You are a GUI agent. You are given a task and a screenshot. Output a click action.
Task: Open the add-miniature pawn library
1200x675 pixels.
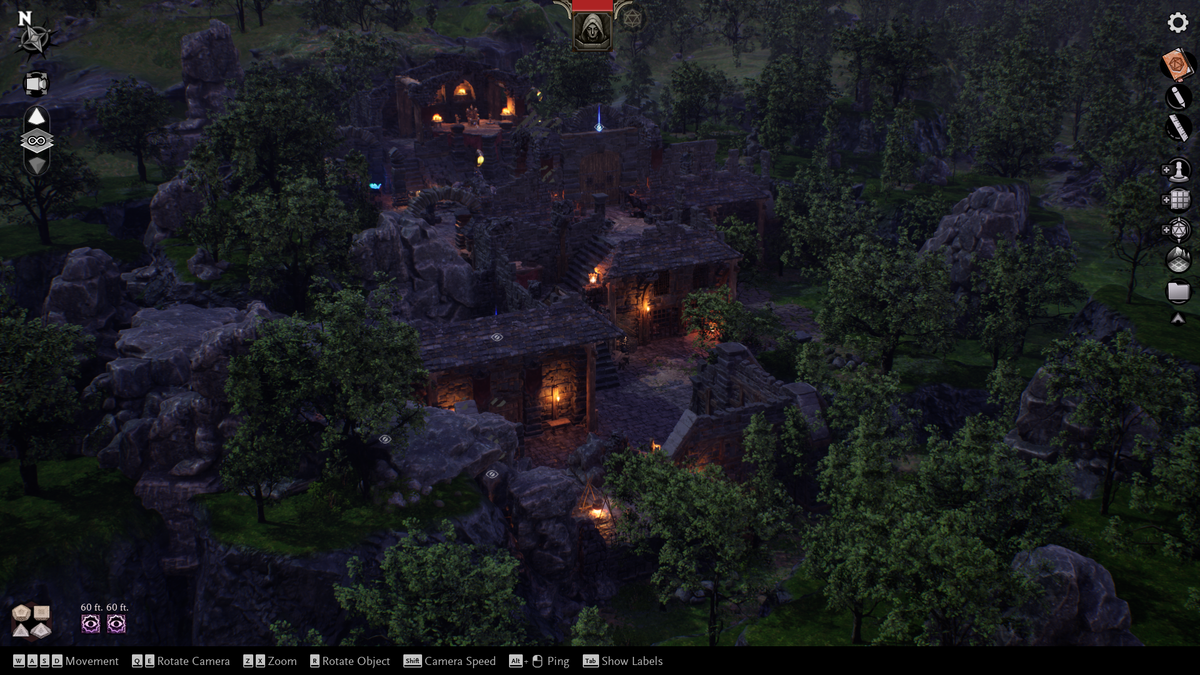click(1177, 170)
